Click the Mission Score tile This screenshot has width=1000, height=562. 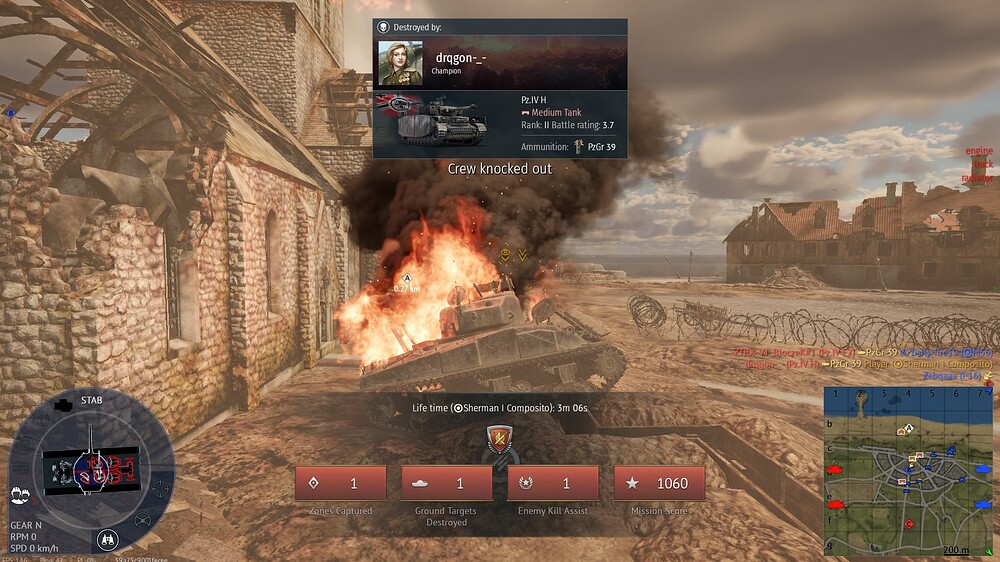(659, 483)
